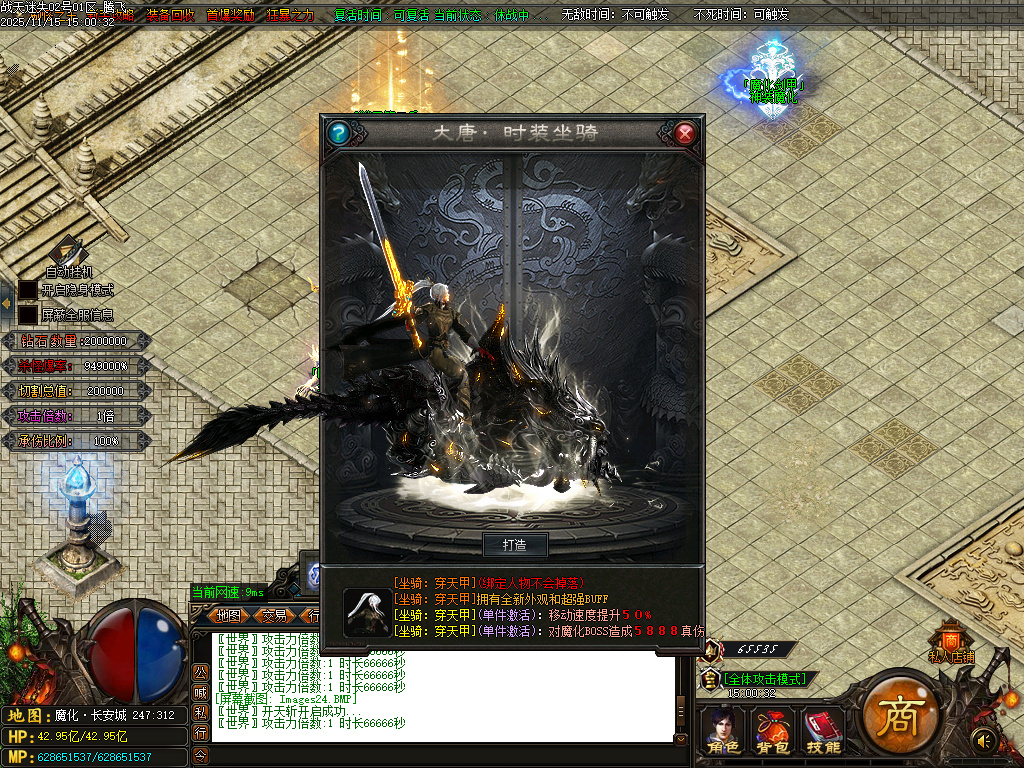Viewport: 1024px width, 768px height.
Task: Close the 时装坐骑 mount window
Action: point(685,132)
